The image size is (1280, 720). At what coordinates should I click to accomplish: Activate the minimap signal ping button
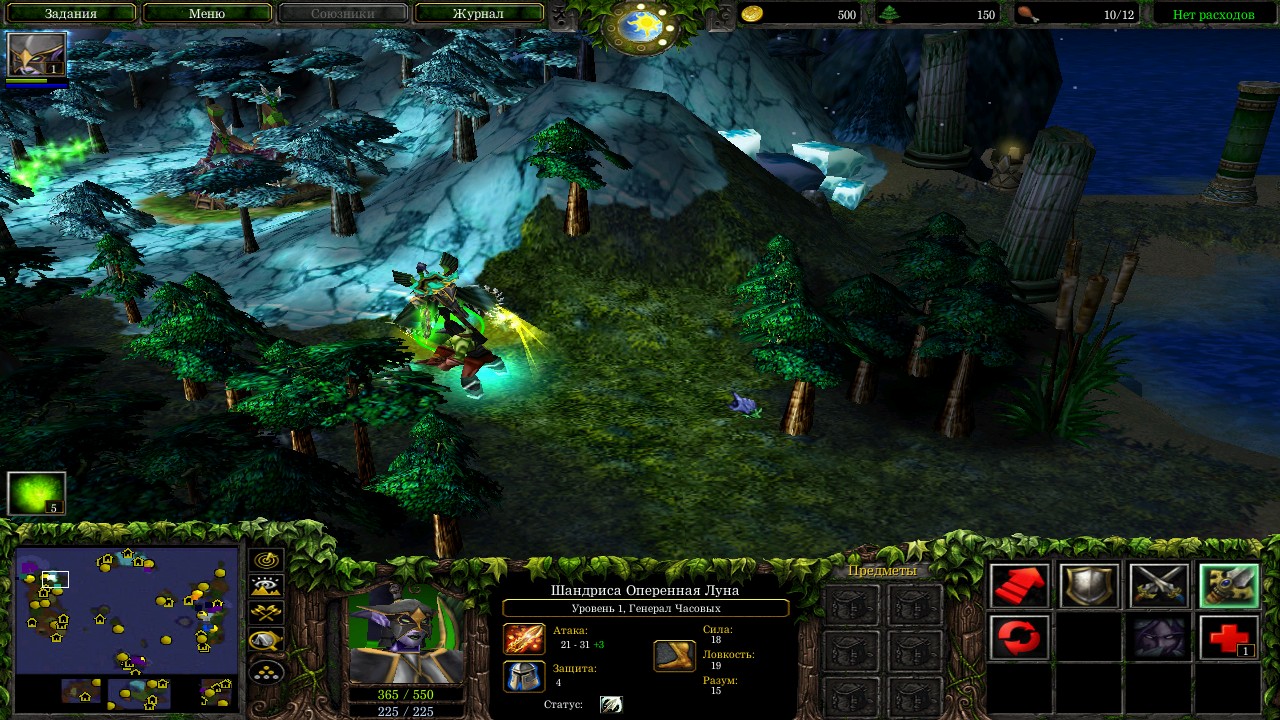pyautogui.click(x=267, y=561)
